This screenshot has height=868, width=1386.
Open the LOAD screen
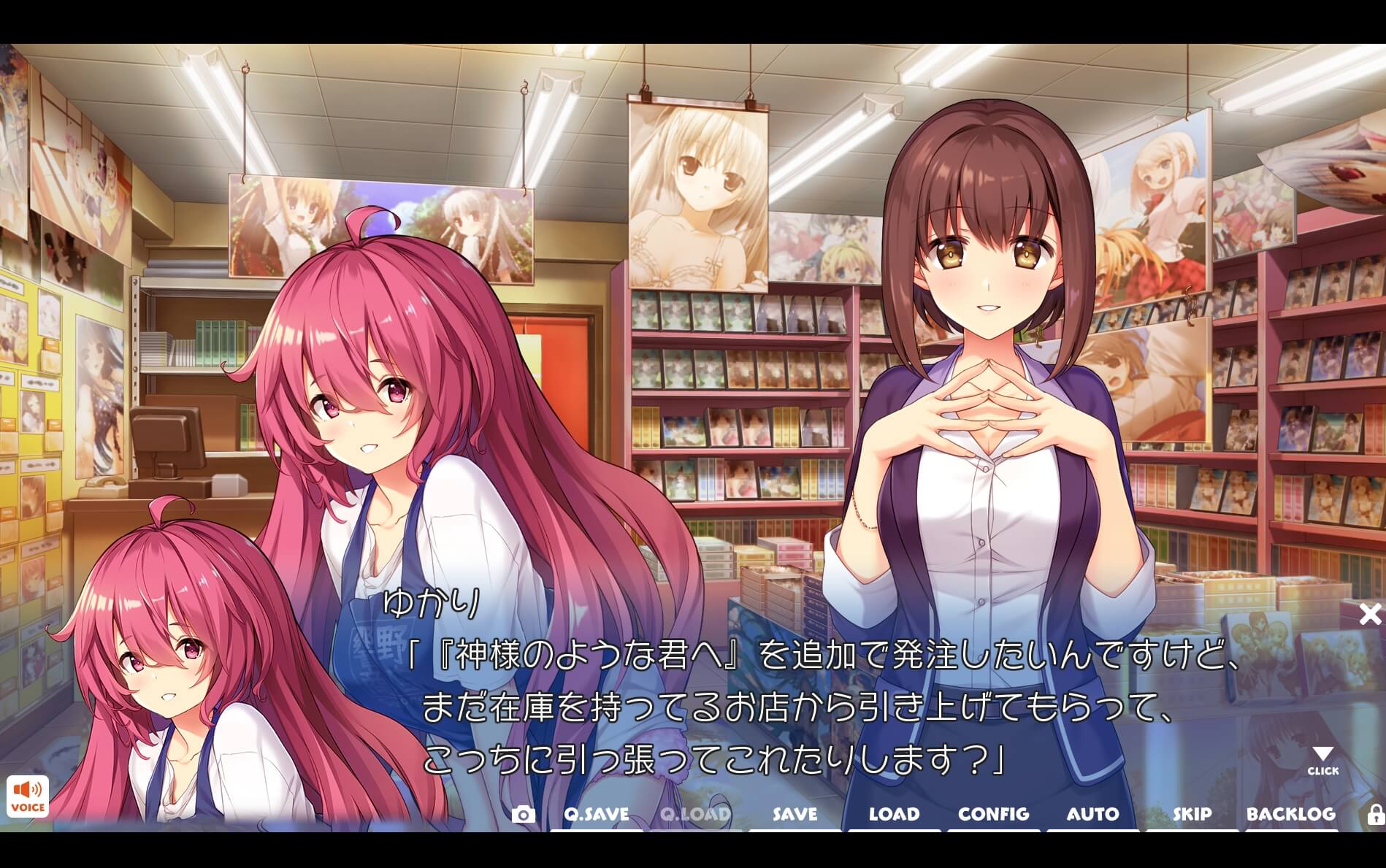tap(894, 814)
